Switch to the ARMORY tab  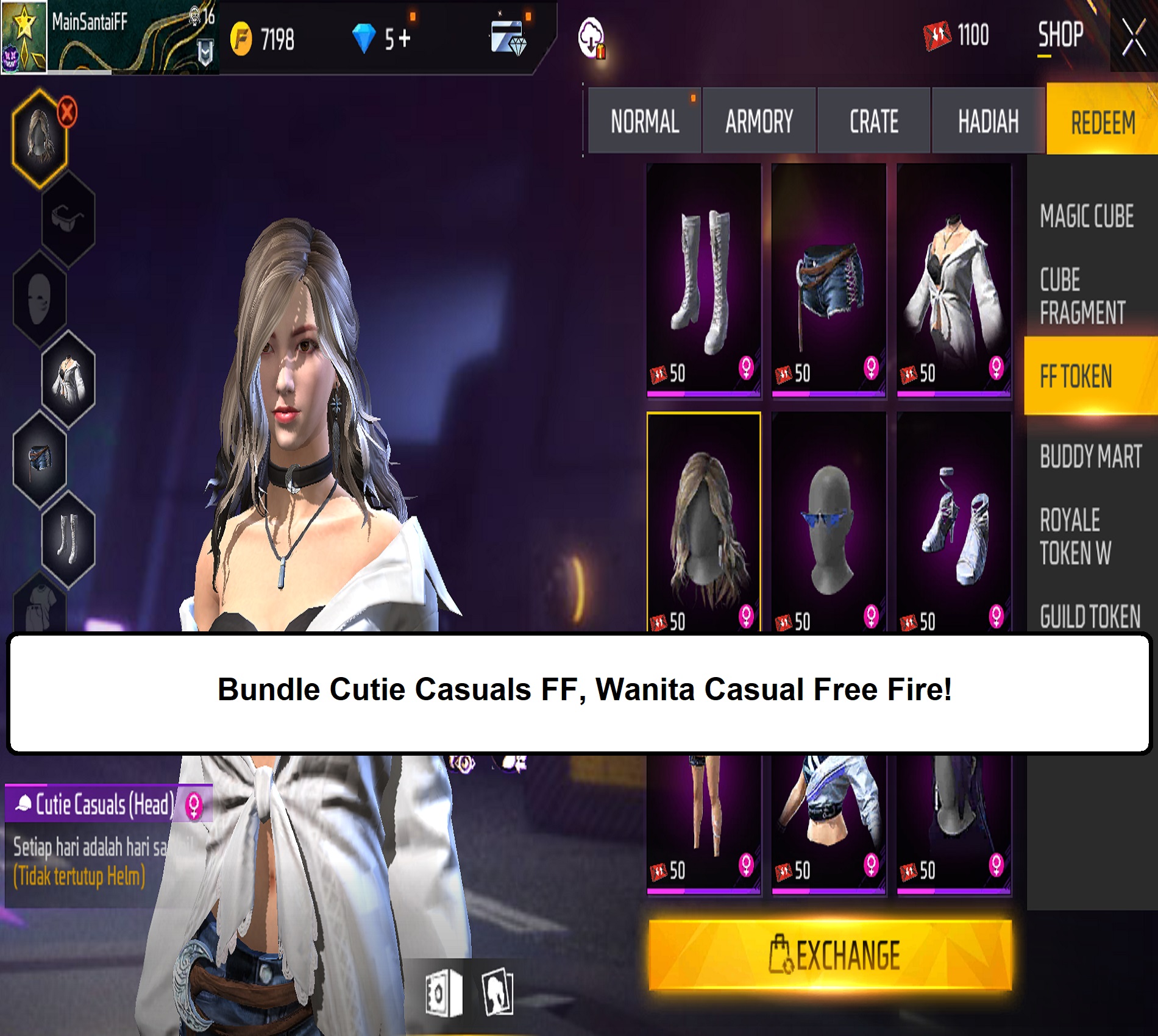(x=759, y=121)
